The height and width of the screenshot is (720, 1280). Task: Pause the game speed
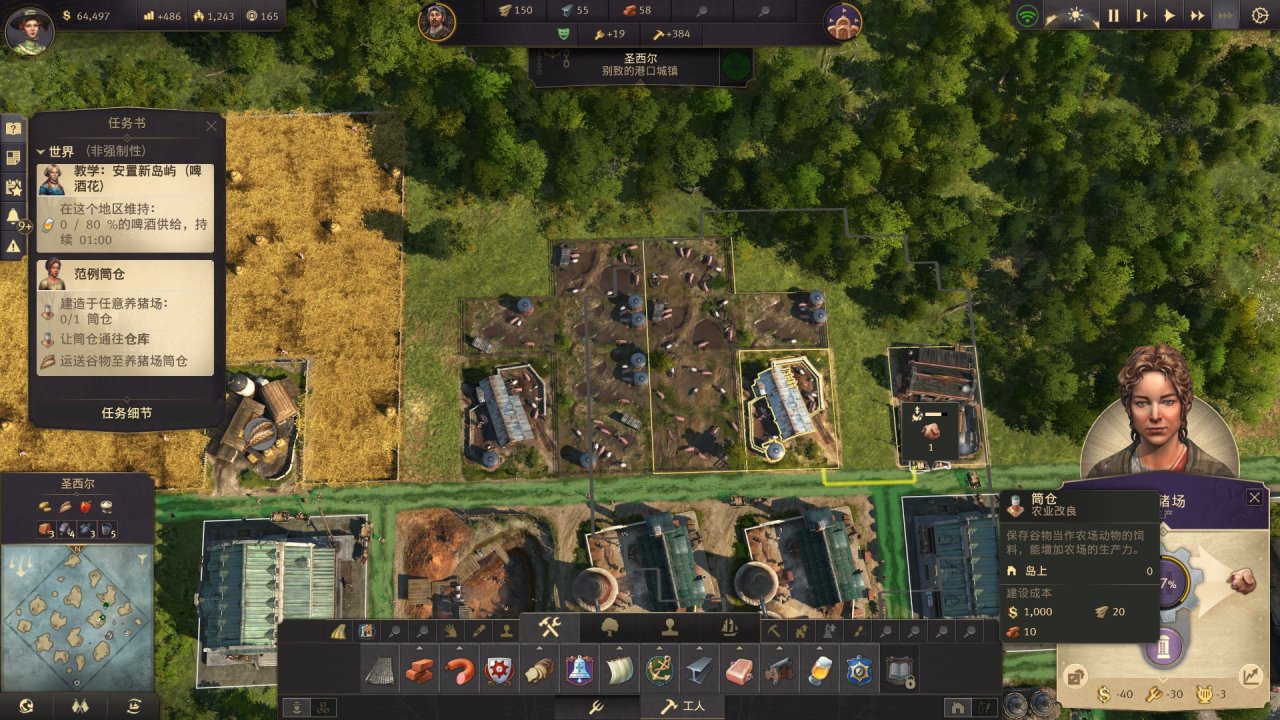[1113, 16]
